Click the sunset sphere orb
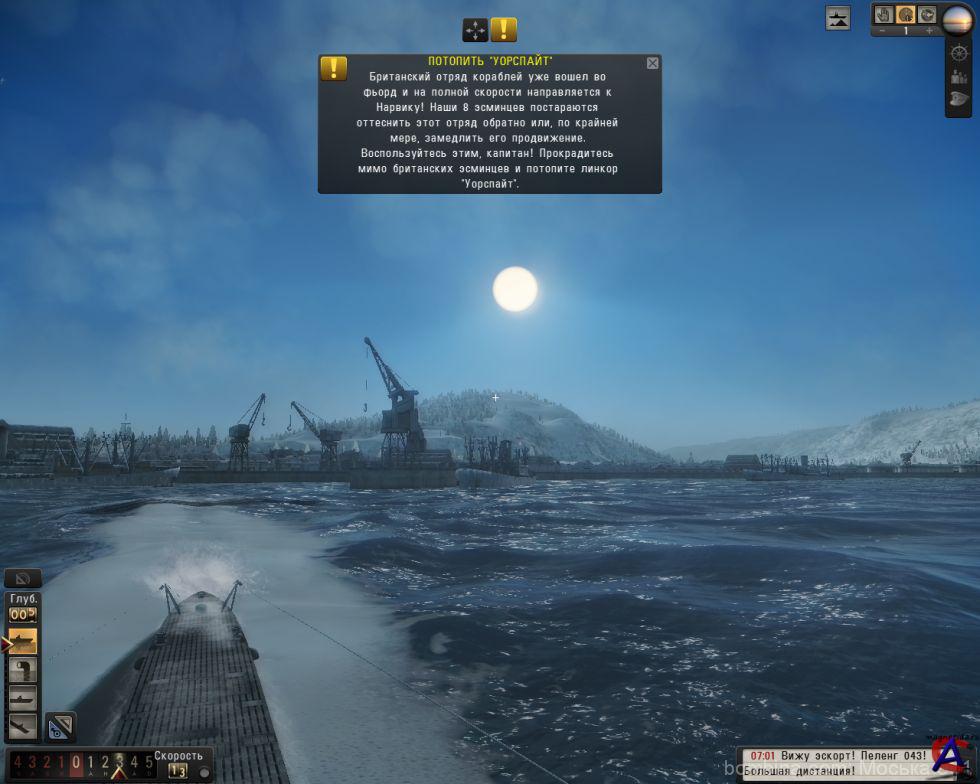Screen dimensions: 980x784 click(959, 18)
